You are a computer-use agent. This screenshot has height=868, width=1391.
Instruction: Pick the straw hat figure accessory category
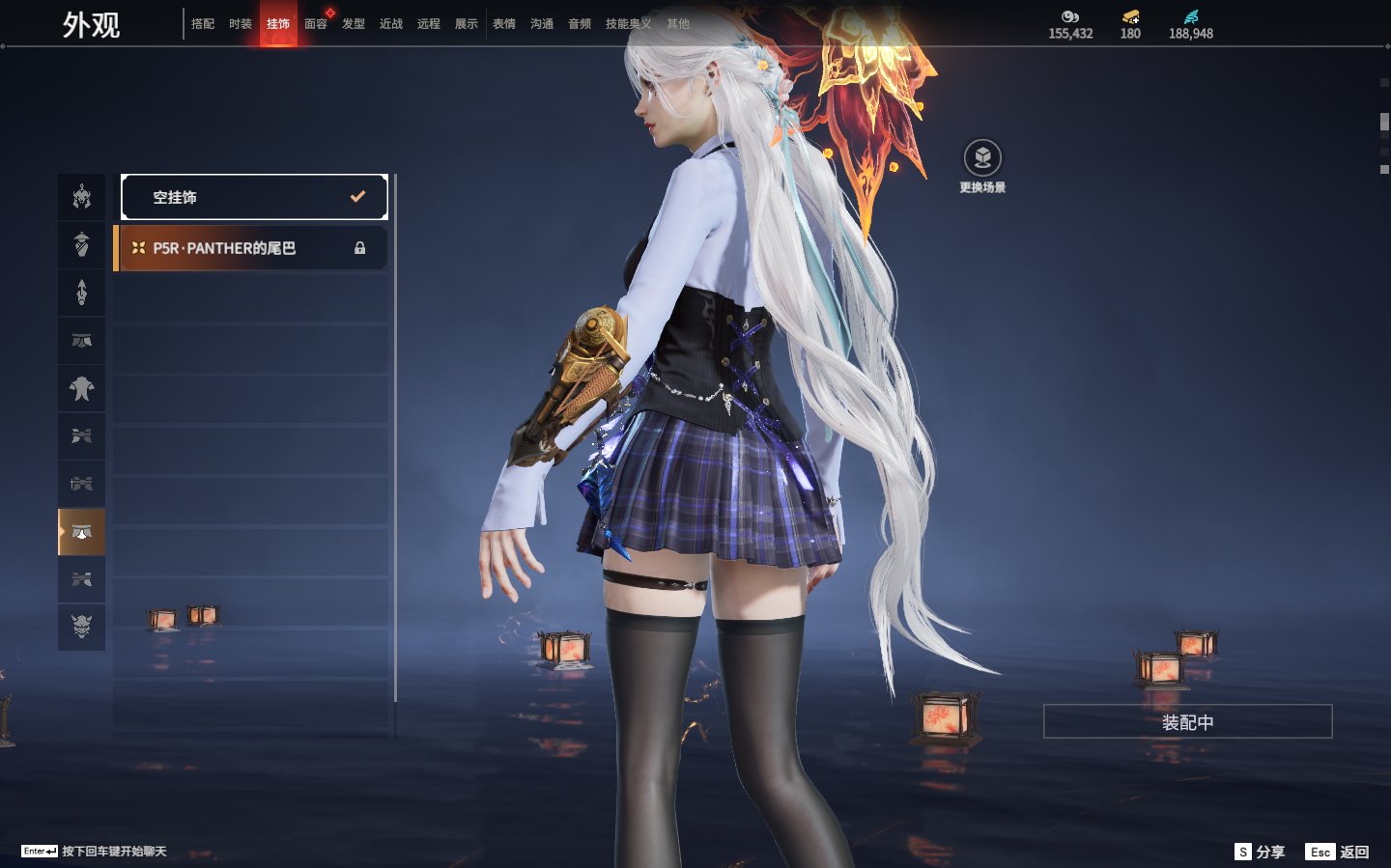[82, 244]
